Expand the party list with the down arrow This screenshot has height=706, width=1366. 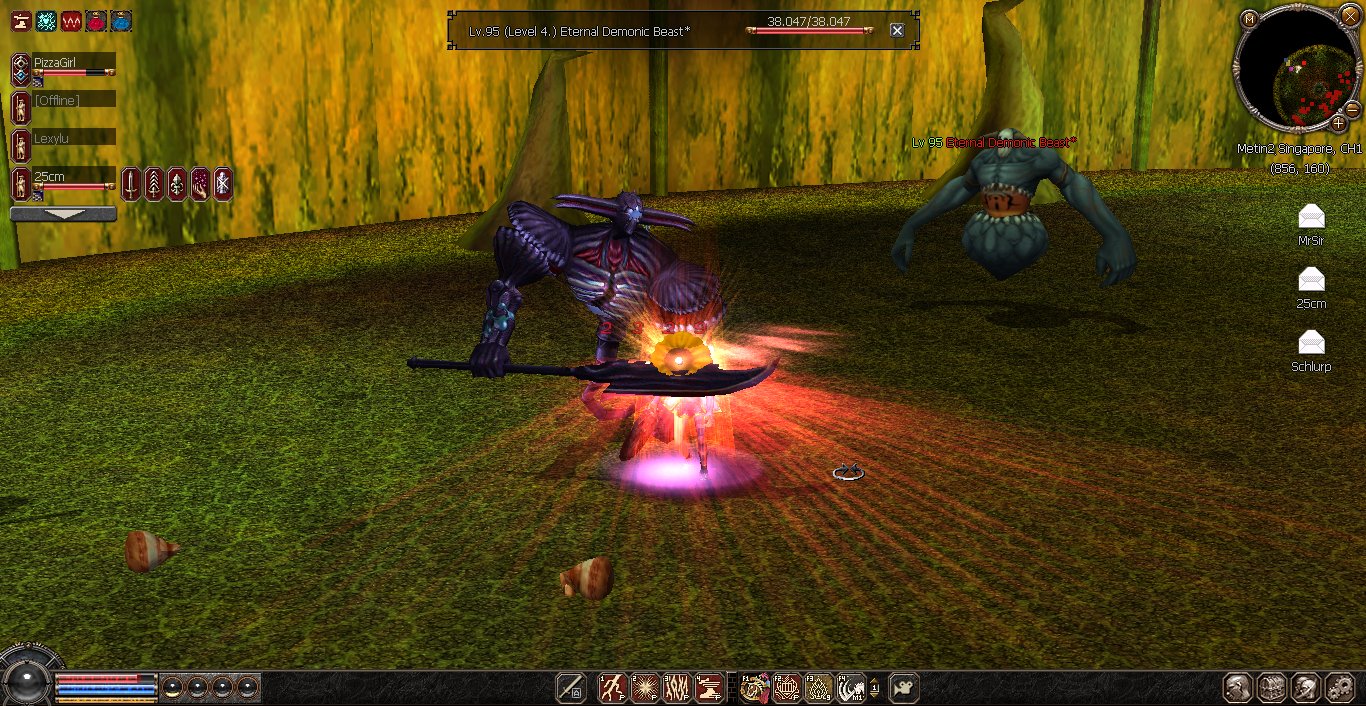[63, 214]
